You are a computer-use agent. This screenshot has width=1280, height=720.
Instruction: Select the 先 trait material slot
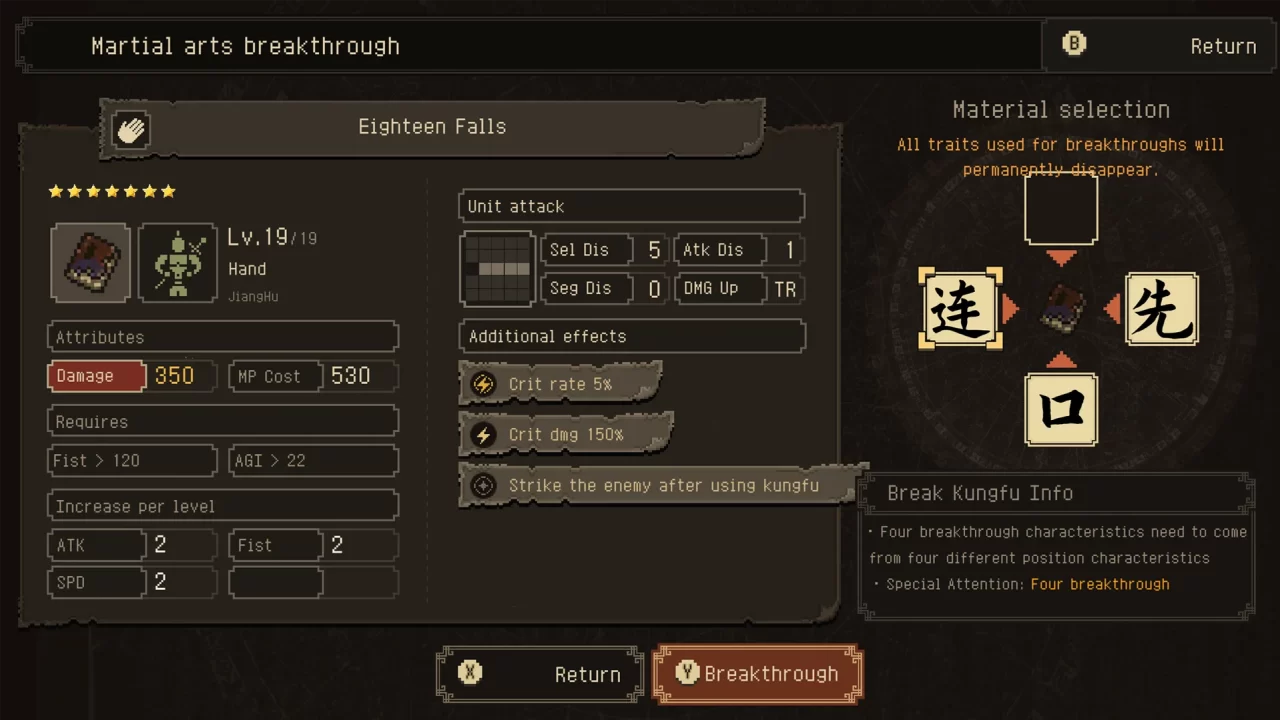click(1161, 309)
